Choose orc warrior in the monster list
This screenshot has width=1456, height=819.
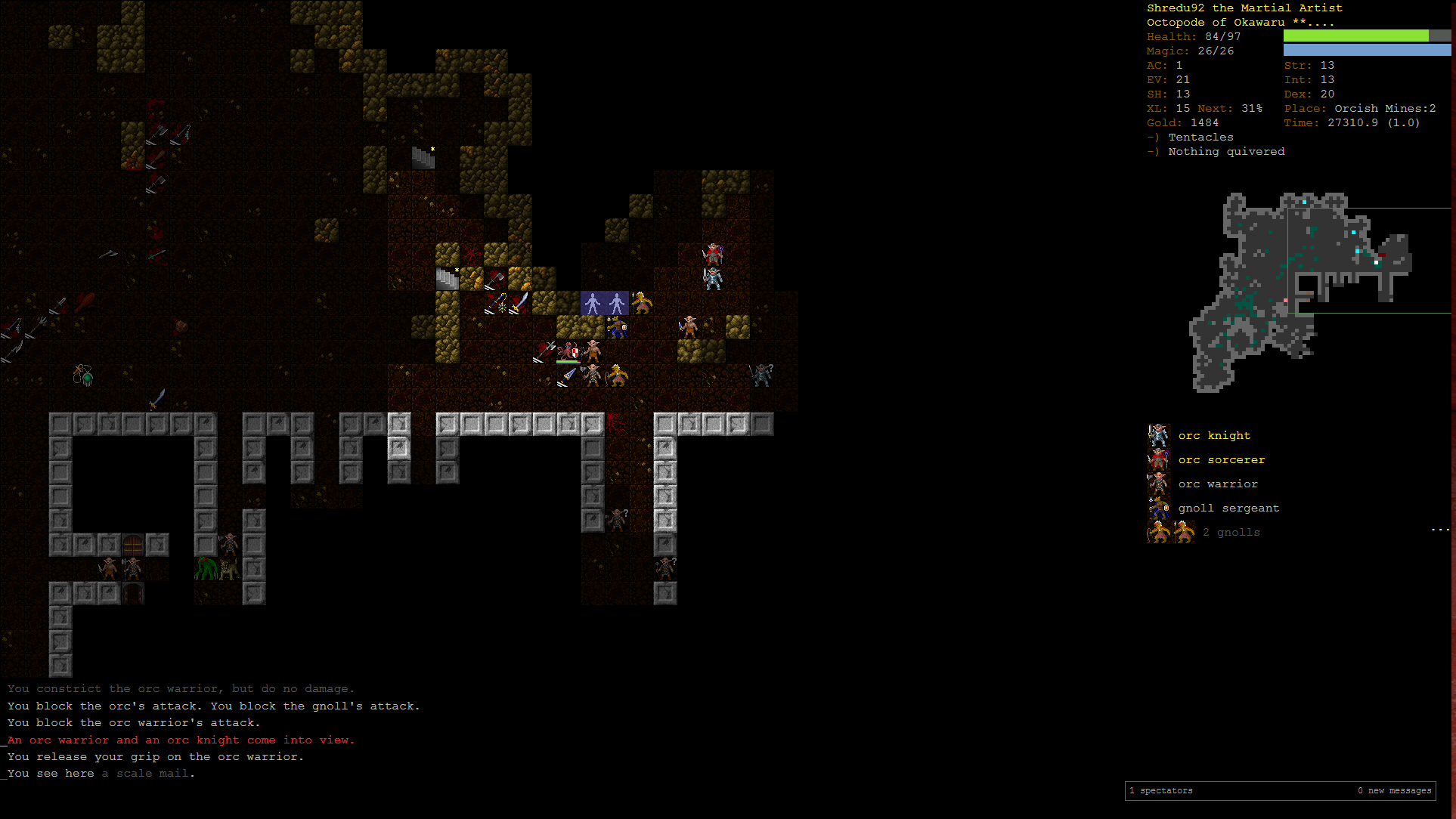(x=1217, y=484)
